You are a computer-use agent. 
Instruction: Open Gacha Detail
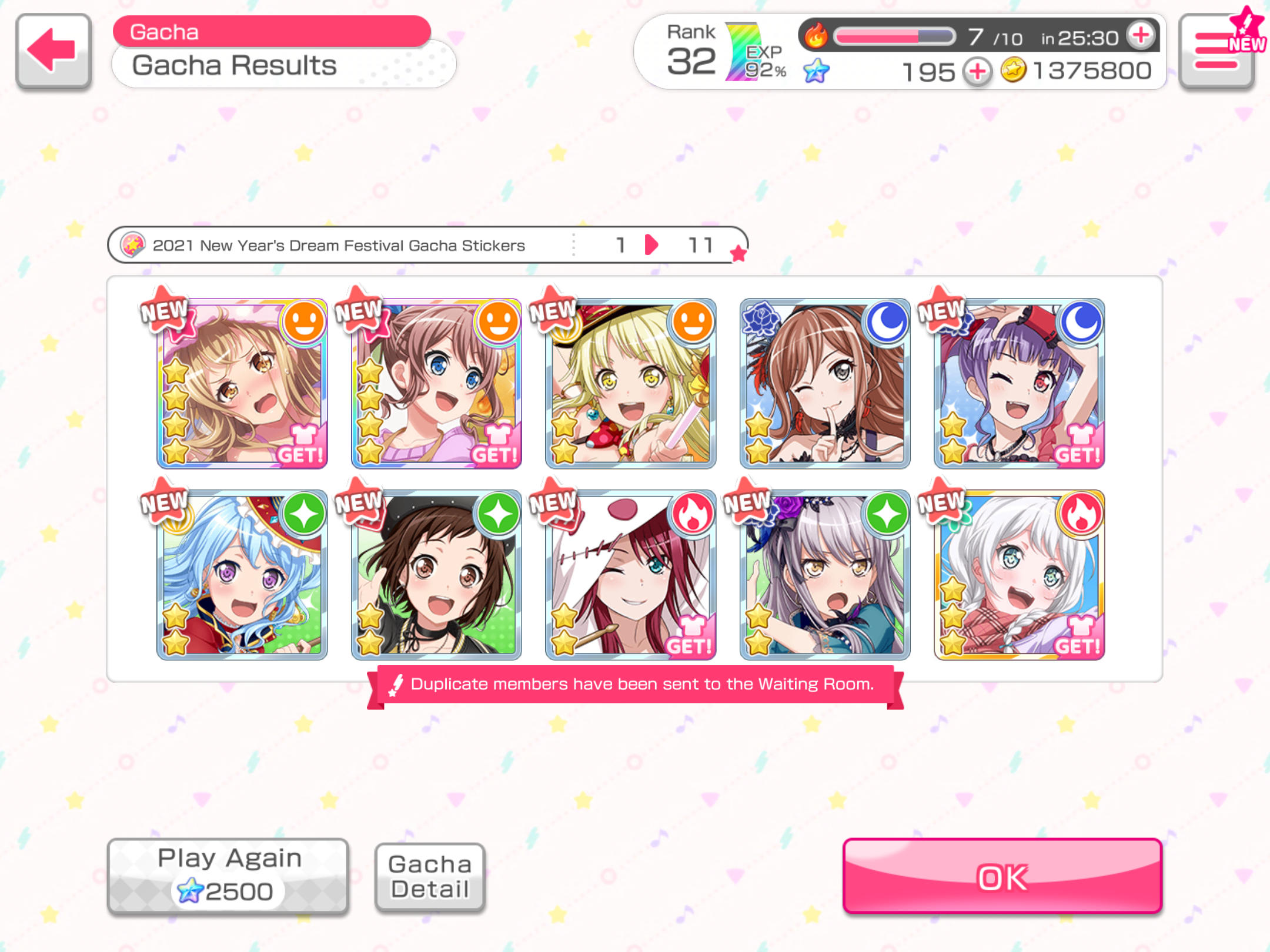tap(430, 877)
